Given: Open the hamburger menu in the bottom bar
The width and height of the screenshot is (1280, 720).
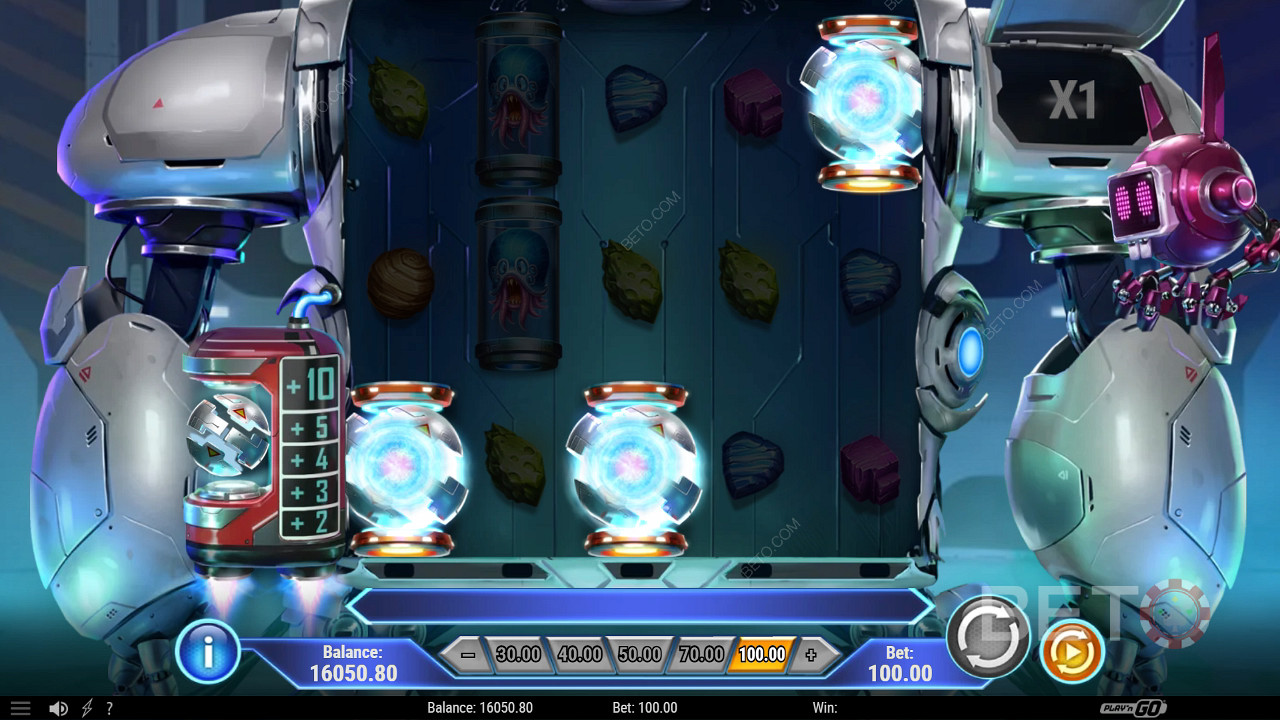Looking at the screenshot, I should (20, 708).
